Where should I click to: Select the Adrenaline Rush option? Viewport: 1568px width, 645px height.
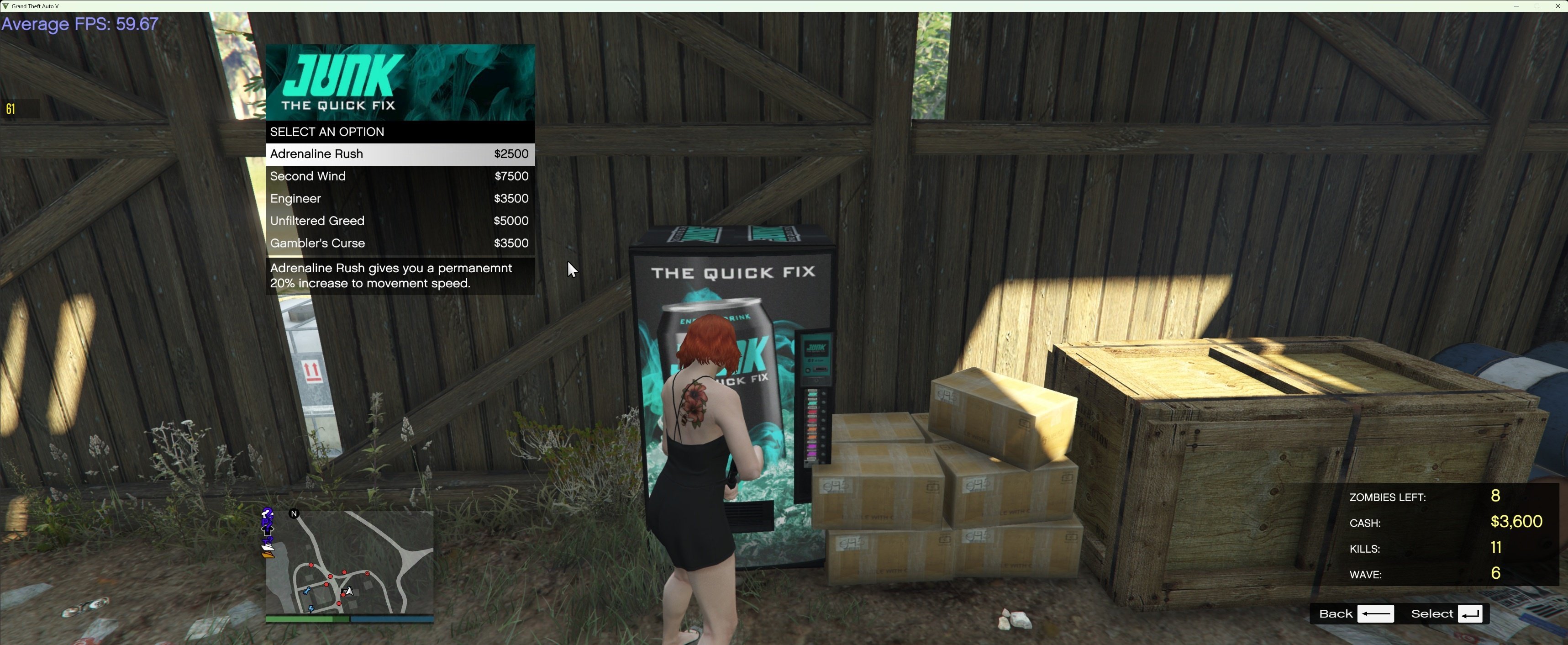399,154
